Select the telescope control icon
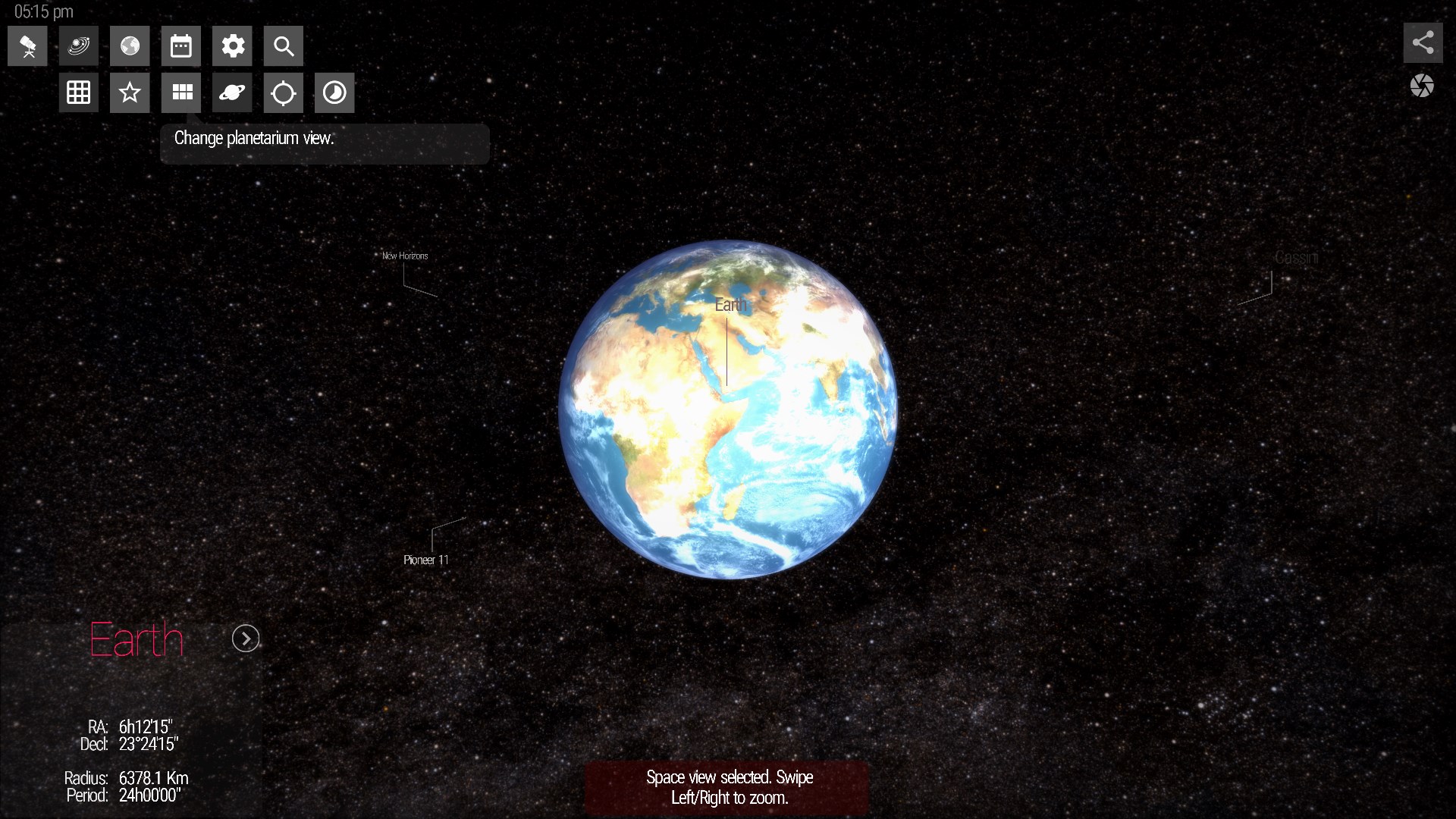Screen dimensions: 1456x819 (27, 45)
